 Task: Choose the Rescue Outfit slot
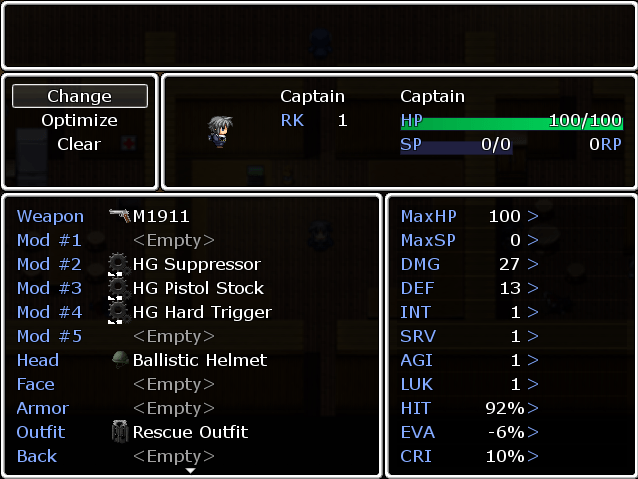190,432
